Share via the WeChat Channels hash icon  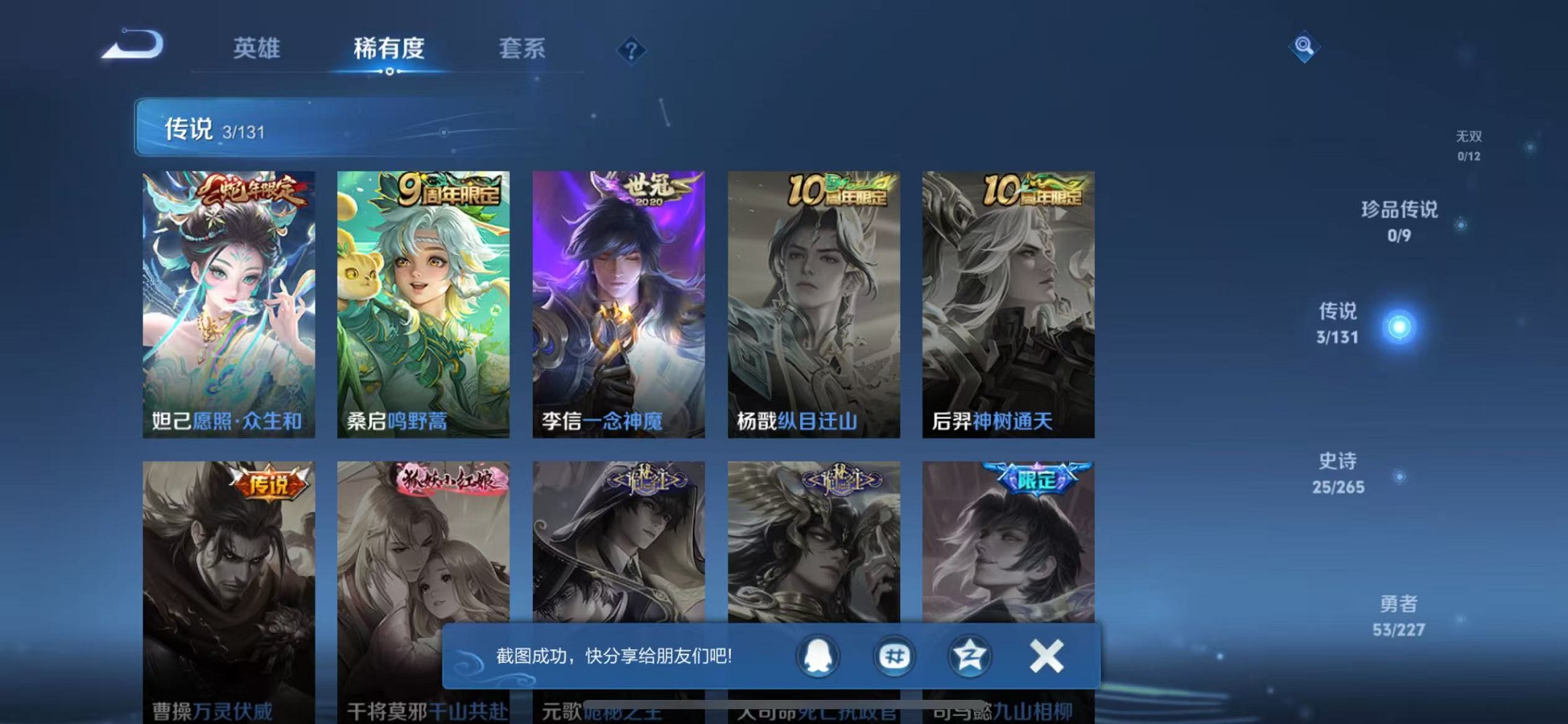(893, 656)
